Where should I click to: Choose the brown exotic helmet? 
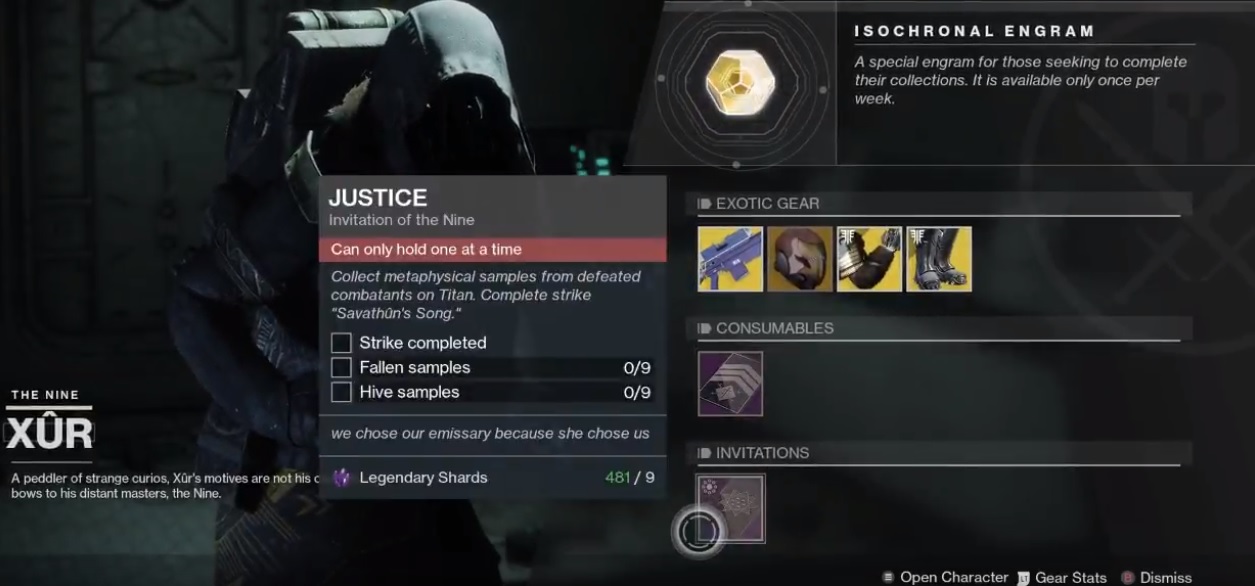[800, 259]
